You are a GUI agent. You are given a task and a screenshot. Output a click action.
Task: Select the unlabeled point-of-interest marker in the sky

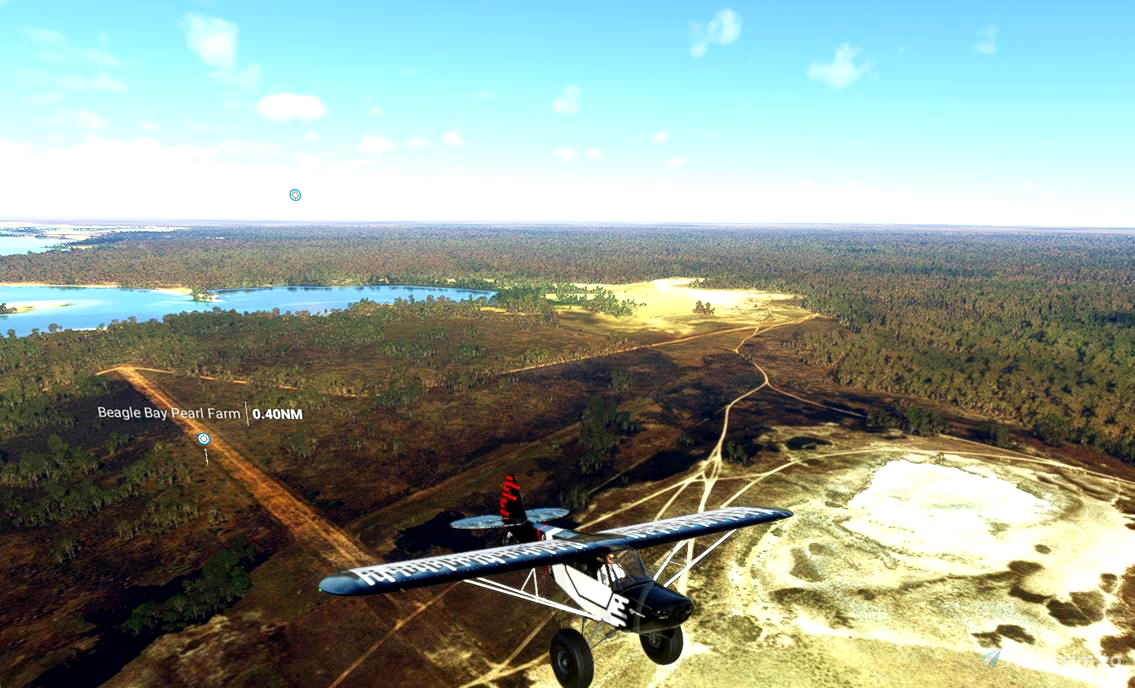[295, 195]
